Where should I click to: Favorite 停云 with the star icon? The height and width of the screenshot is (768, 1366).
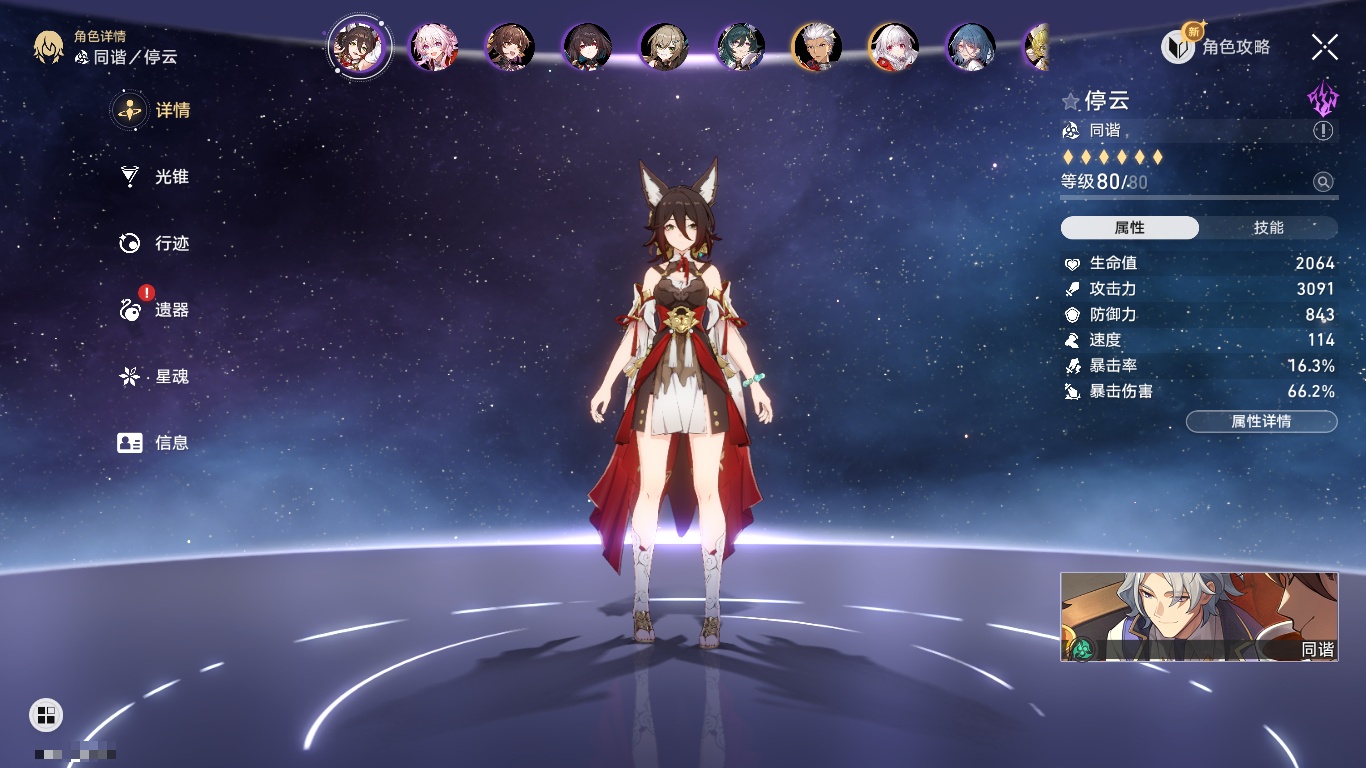tap(1071, 101)
